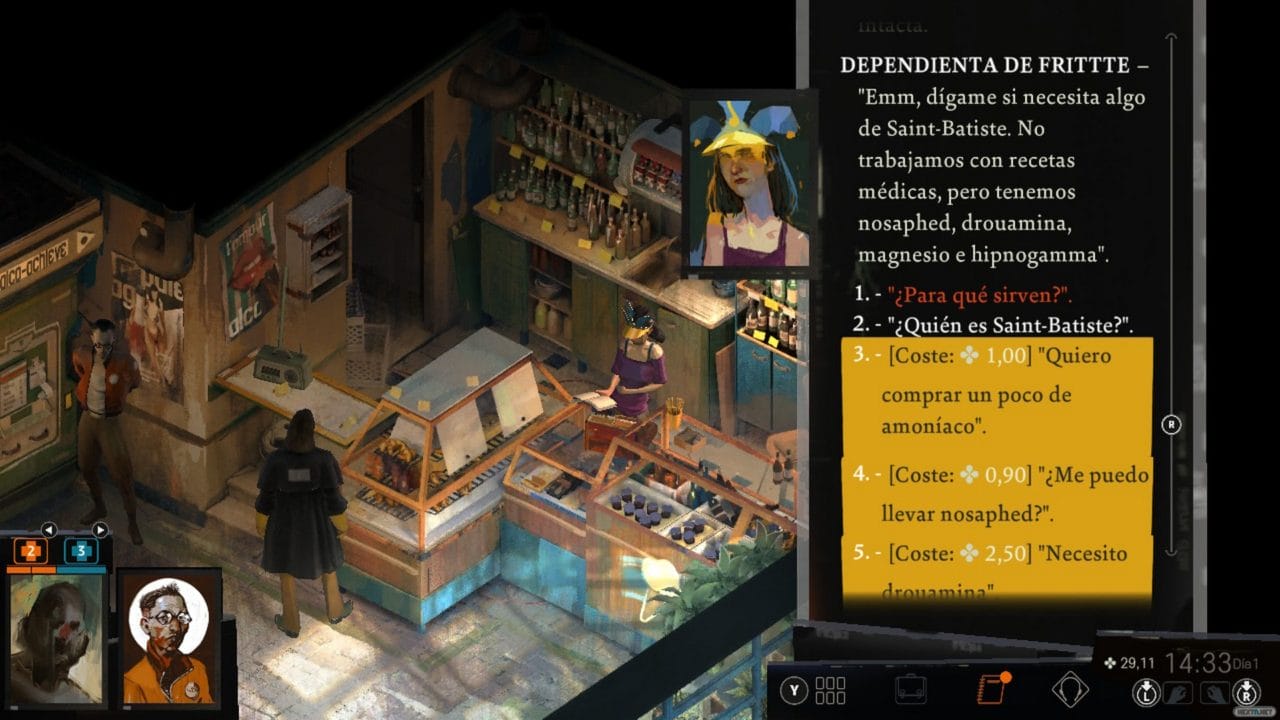
Task: Click the R button icon with down arrow
Action: click(1248, 694)
